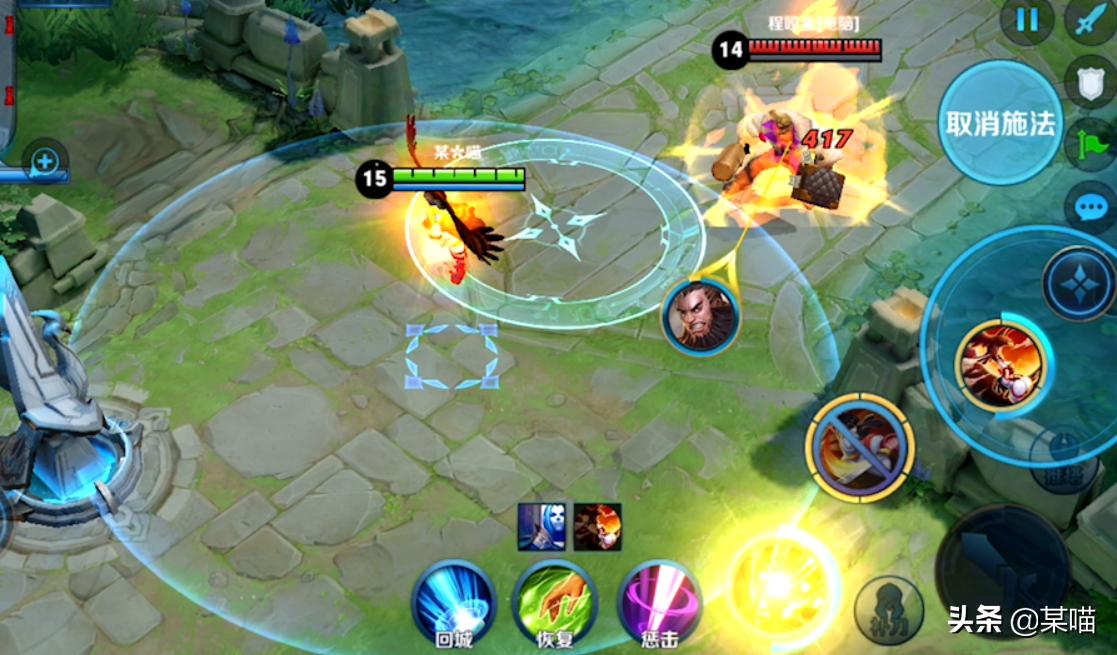Pause the match with the pause button
1117x655 pixels.
pos(1027,20)
